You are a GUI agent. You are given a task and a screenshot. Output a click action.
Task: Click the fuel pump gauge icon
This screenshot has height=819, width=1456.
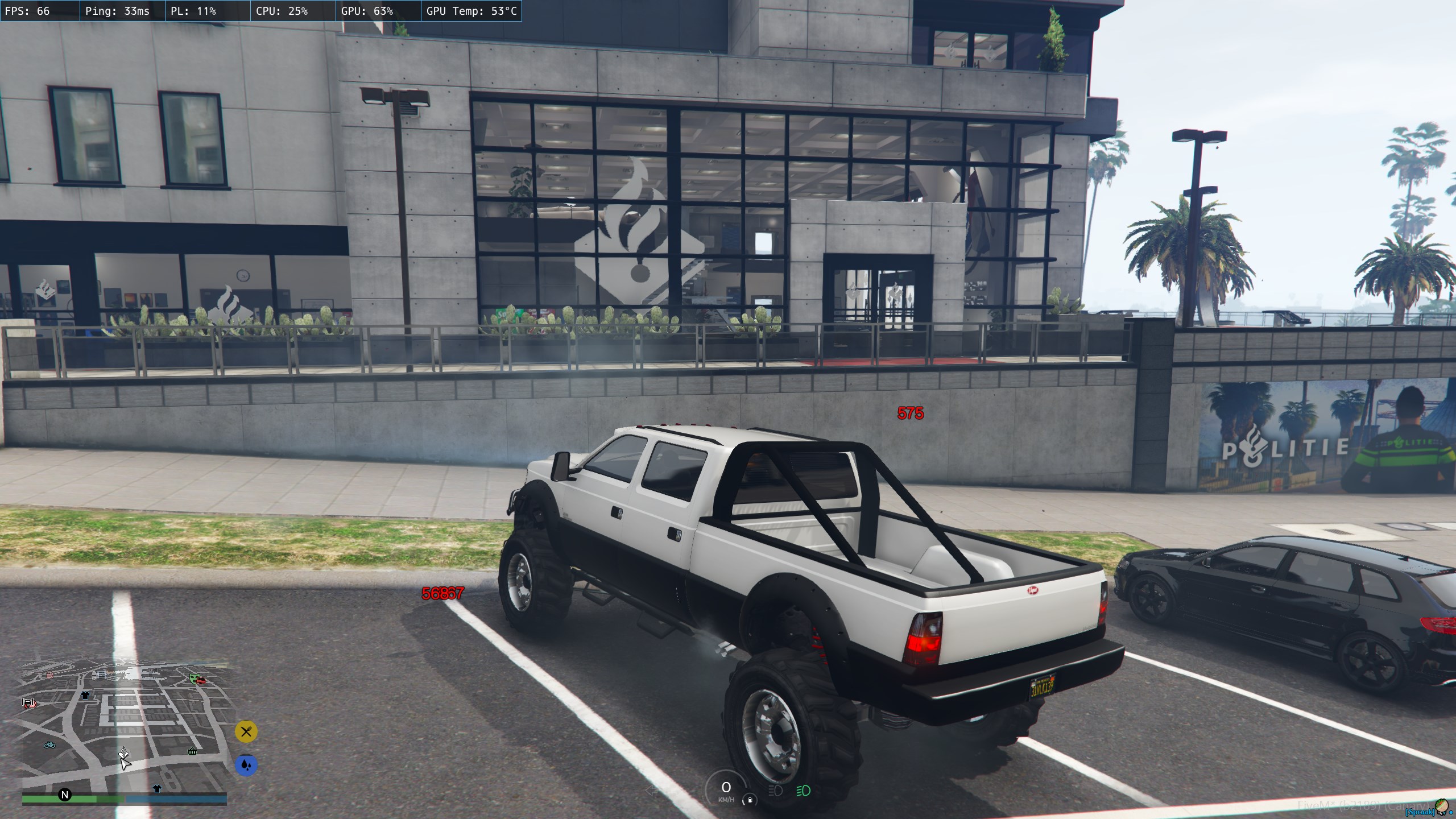[750, 800]
